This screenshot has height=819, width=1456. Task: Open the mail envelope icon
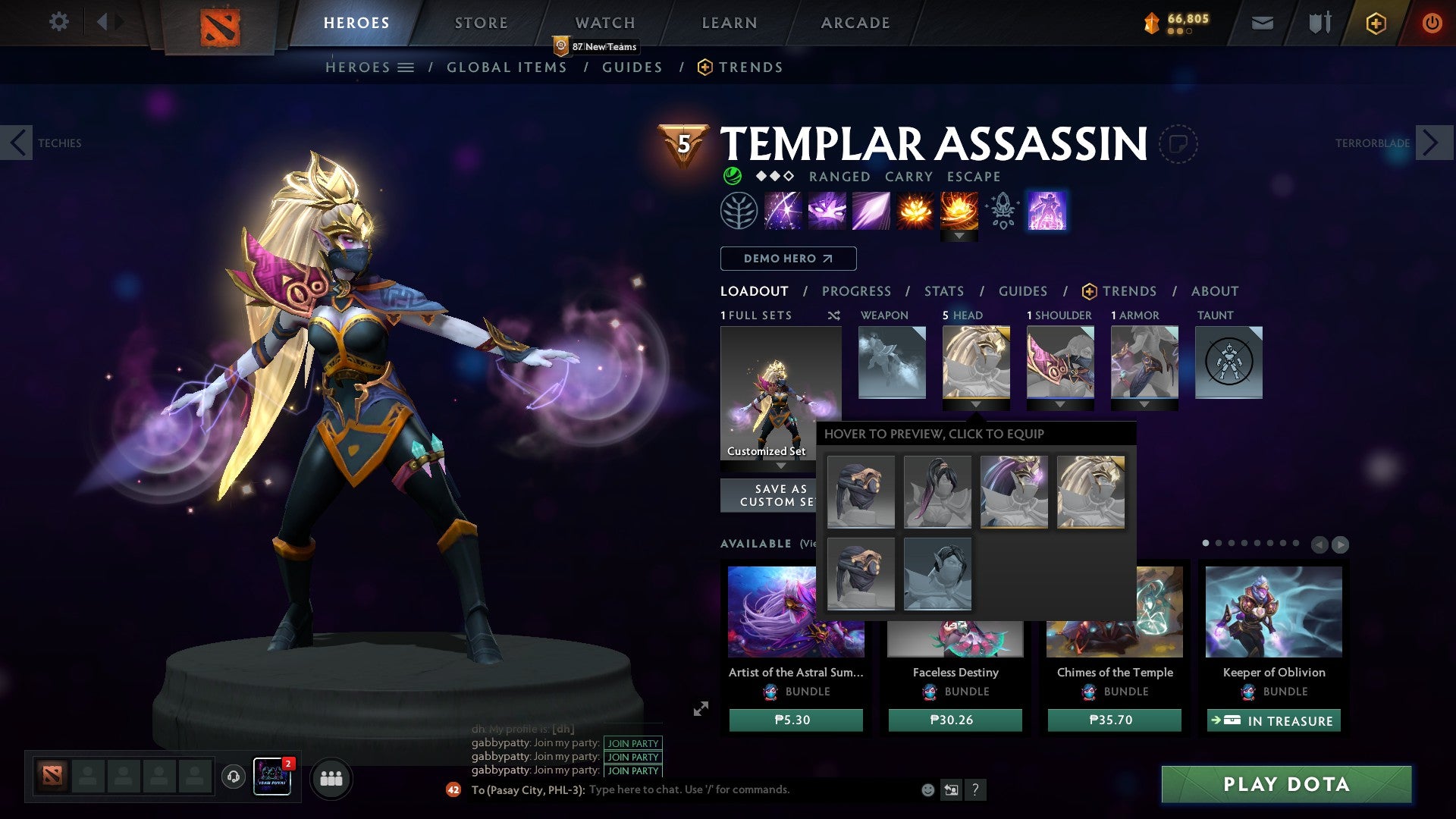coord(1262,23)
